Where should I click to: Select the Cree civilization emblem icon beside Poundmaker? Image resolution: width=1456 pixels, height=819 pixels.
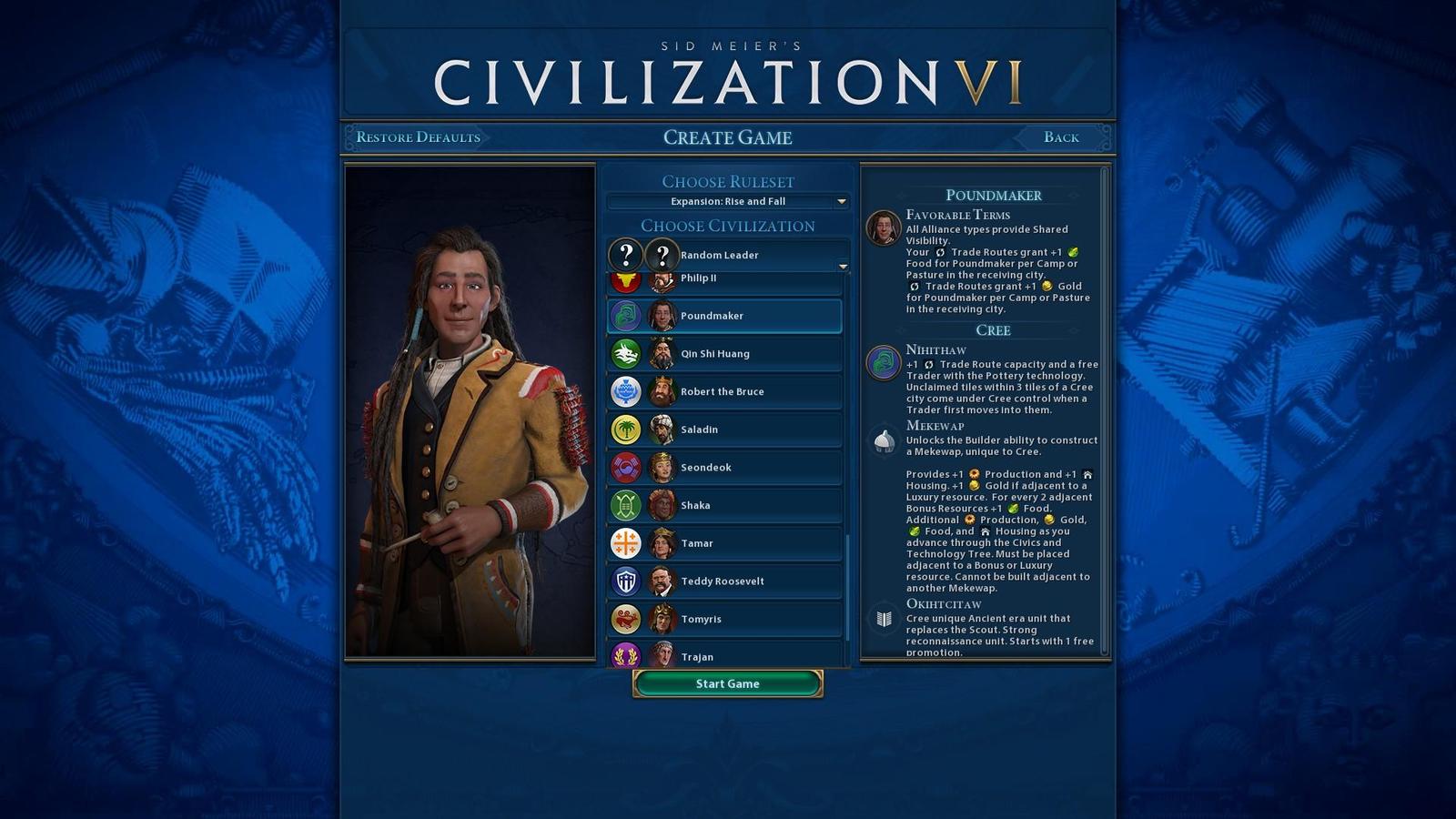(625, 316)
